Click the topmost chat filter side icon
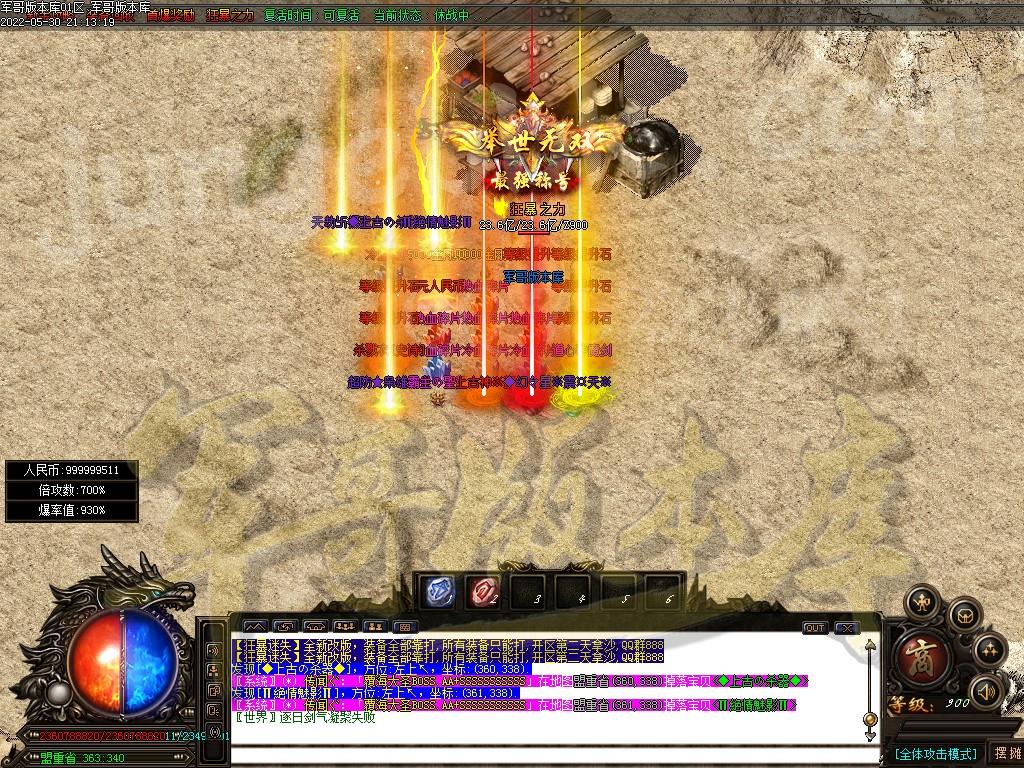The height and width of the screenshot is (768, 1024). tap(214, 649)
